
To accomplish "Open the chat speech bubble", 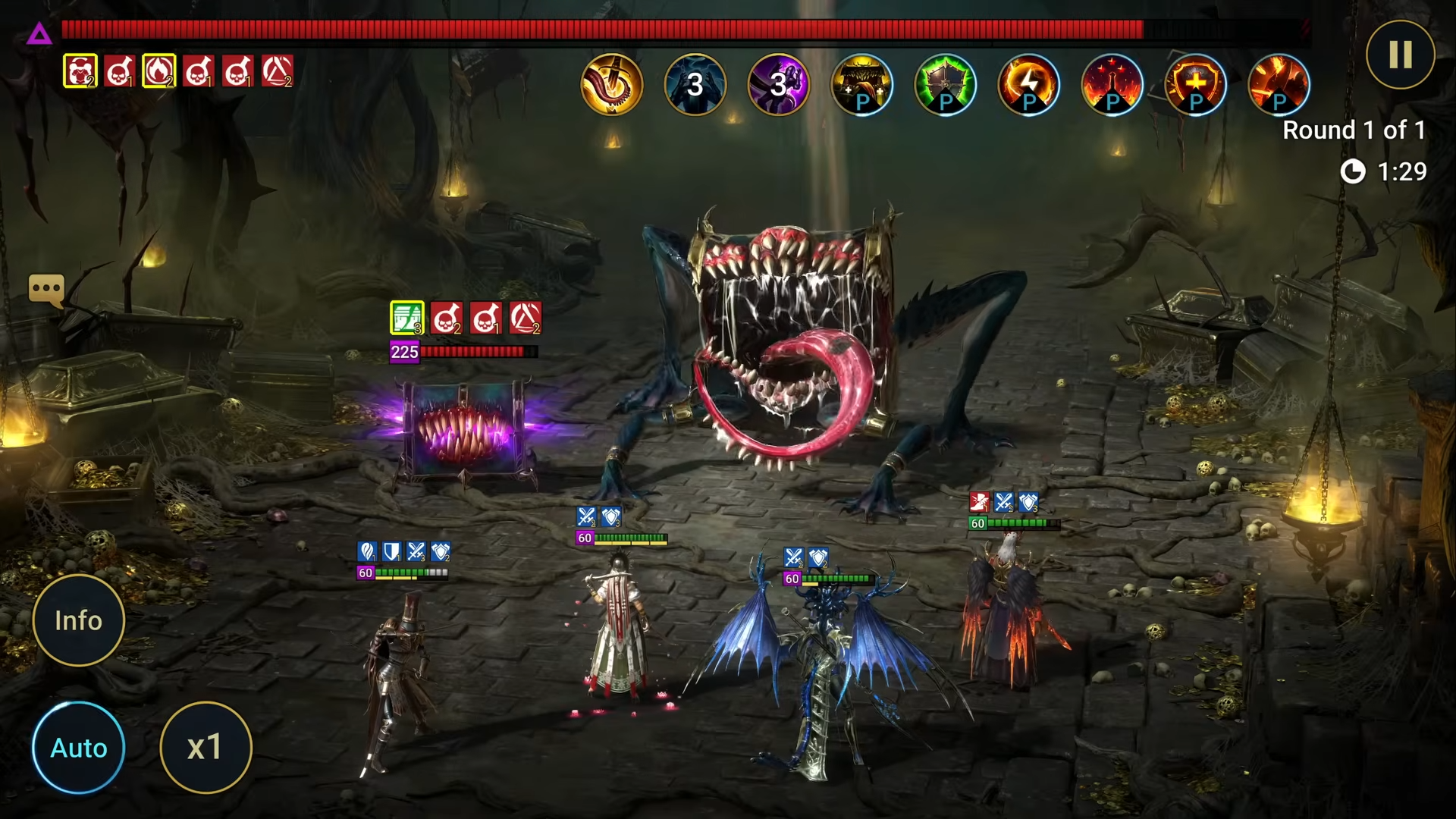I will (x=46, y=289).
